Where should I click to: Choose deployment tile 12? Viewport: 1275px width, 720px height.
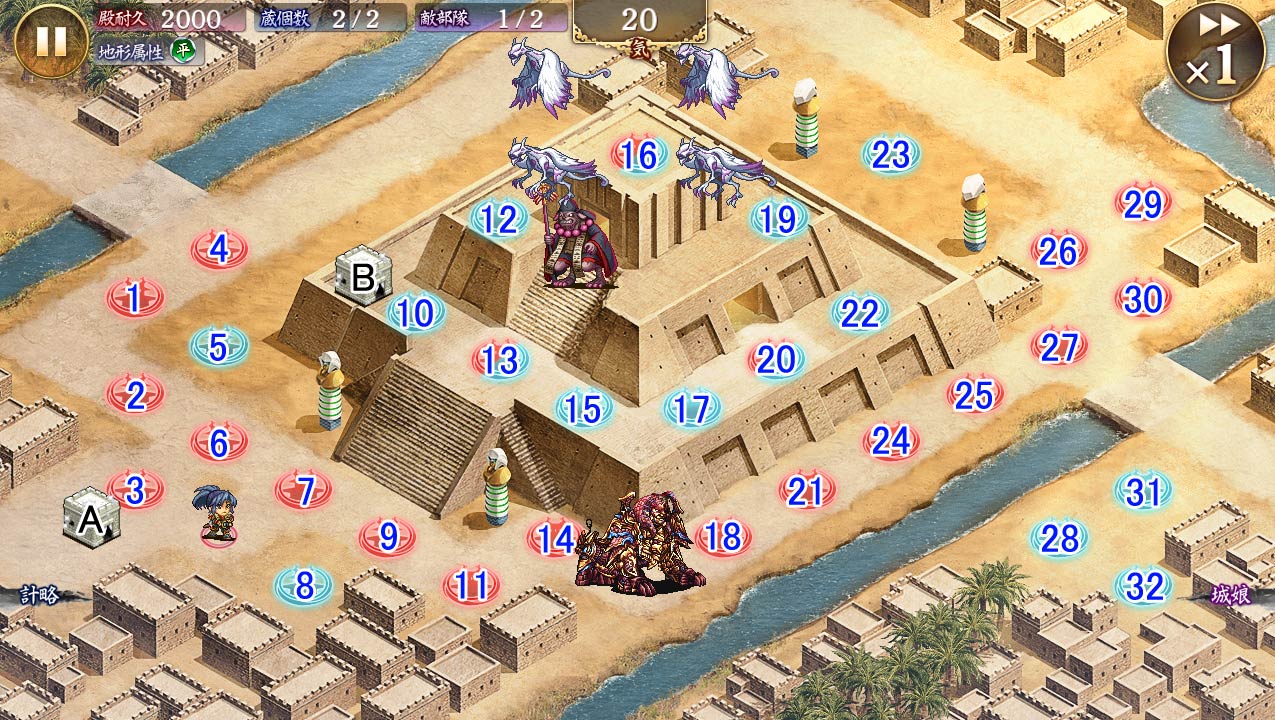pyautogui.click(x=498, y=219)
